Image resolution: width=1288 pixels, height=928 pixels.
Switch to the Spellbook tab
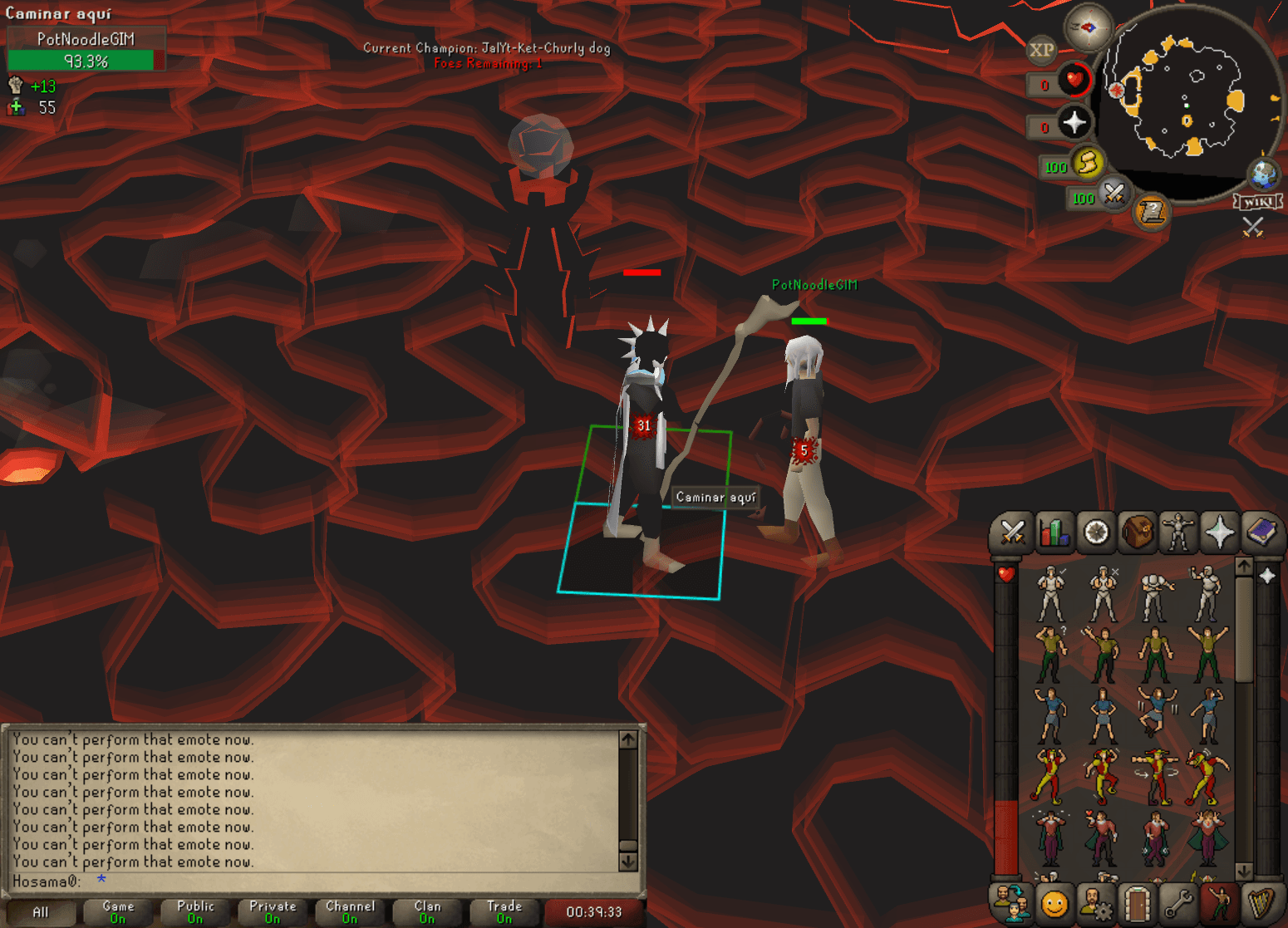pos(1261,533)
